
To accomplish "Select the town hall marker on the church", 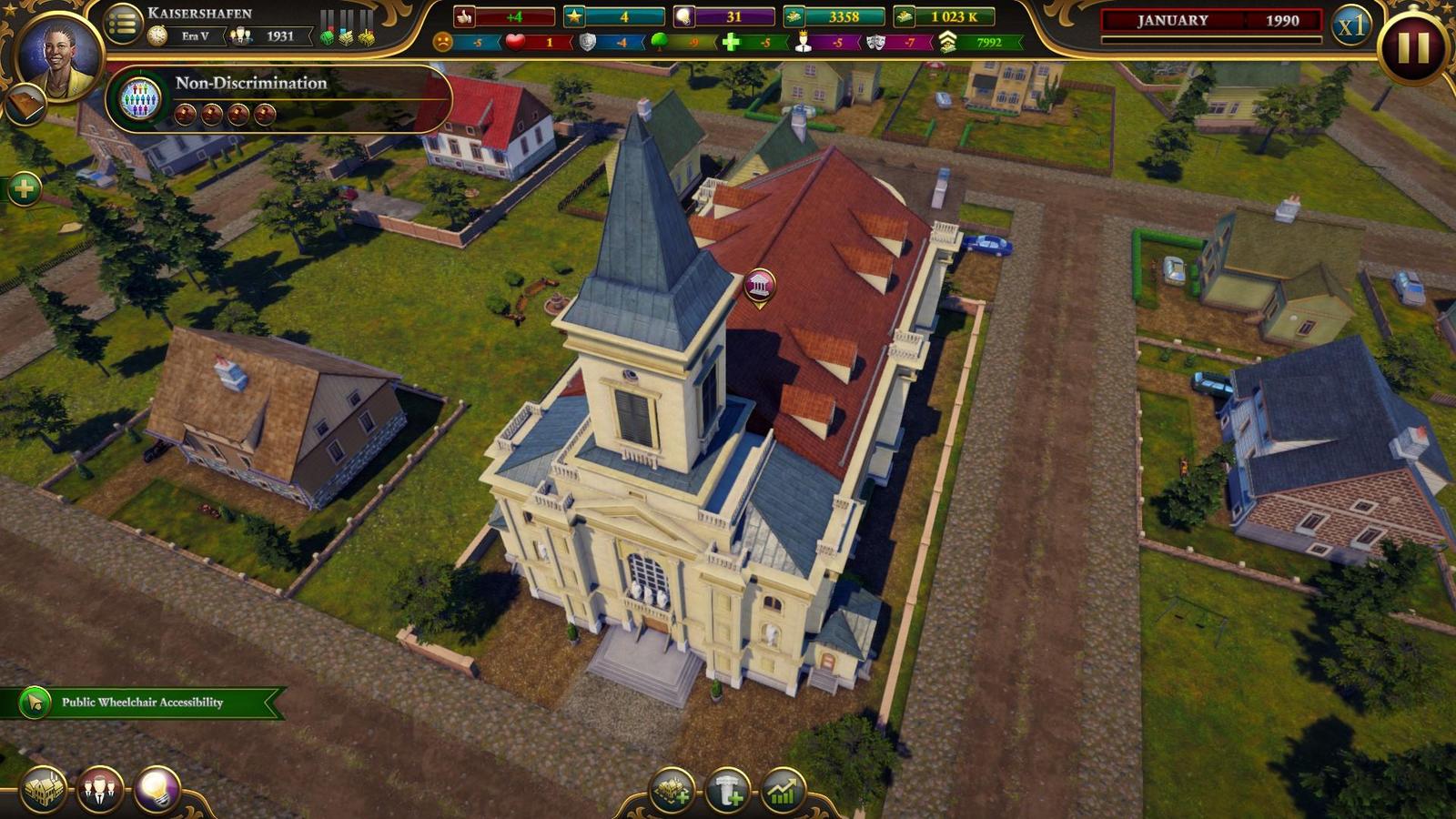I will (760, 285).
